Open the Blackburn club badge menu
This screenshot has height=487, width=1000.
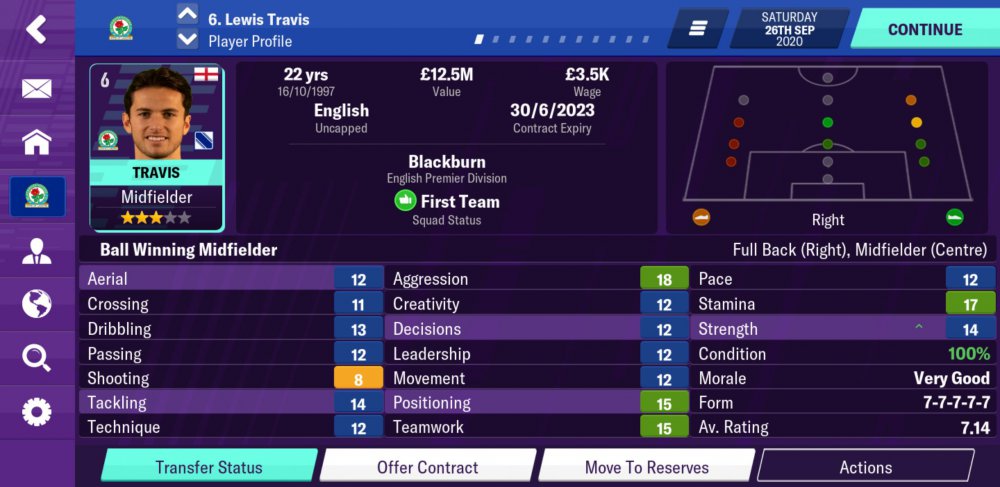click(x=36, y=197)
